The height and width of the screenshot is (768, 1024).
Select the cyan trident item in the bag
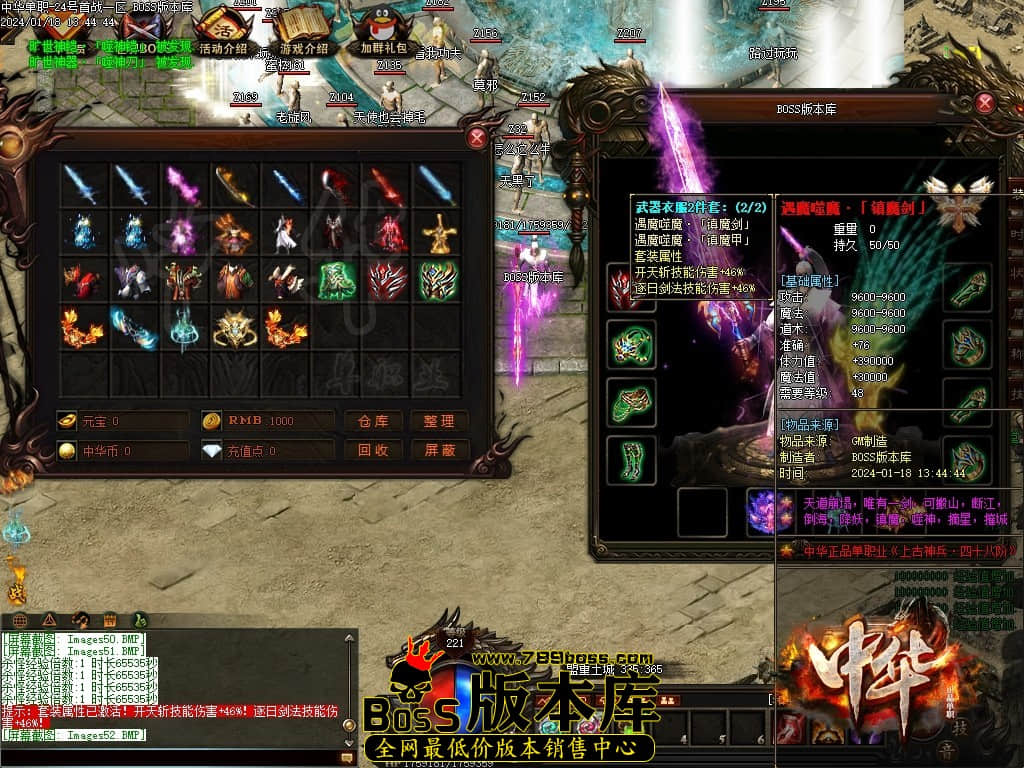click(184, 328)
